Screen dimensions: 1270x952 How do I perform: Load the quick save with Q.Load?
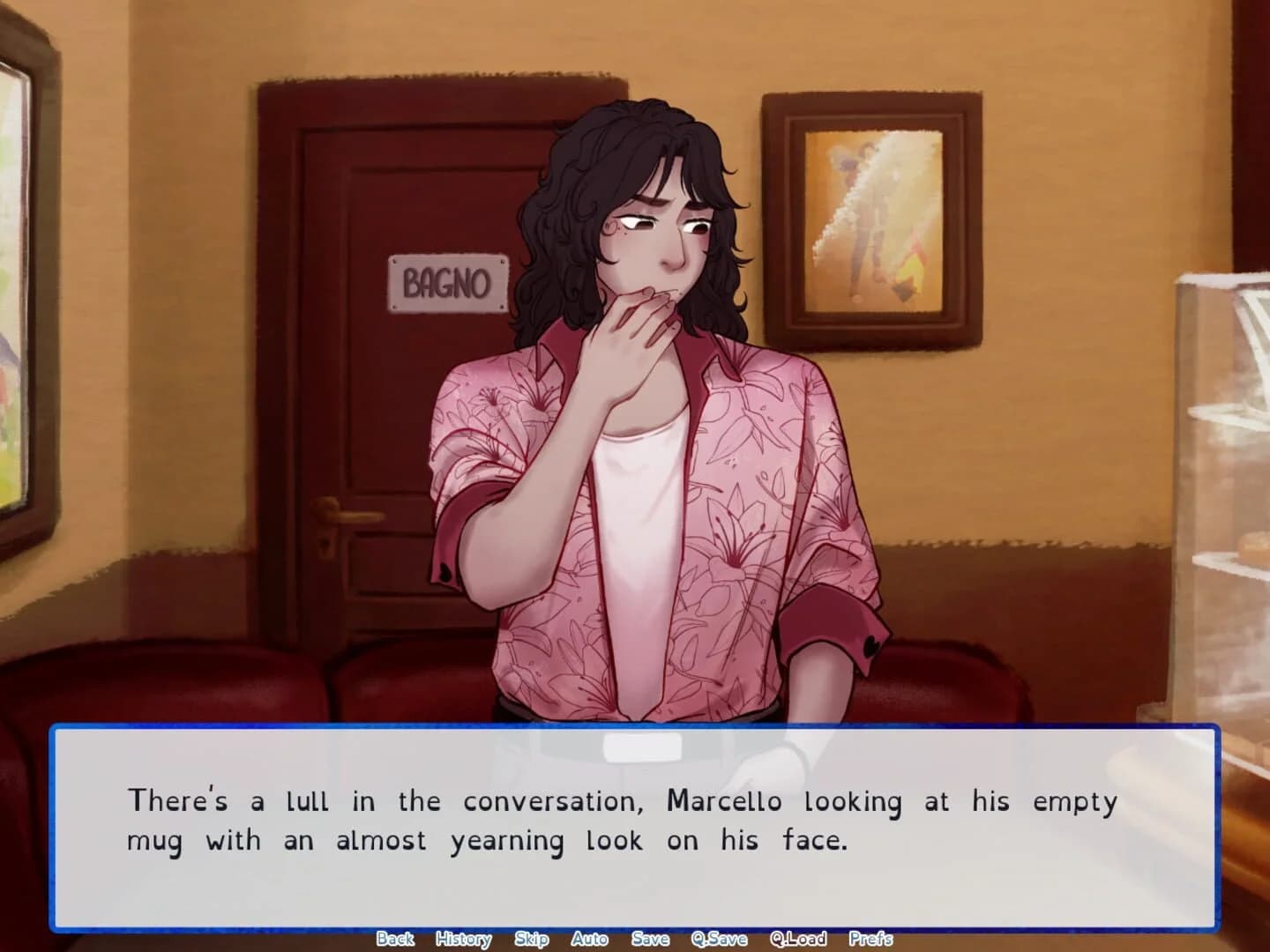tap(797, 939)
